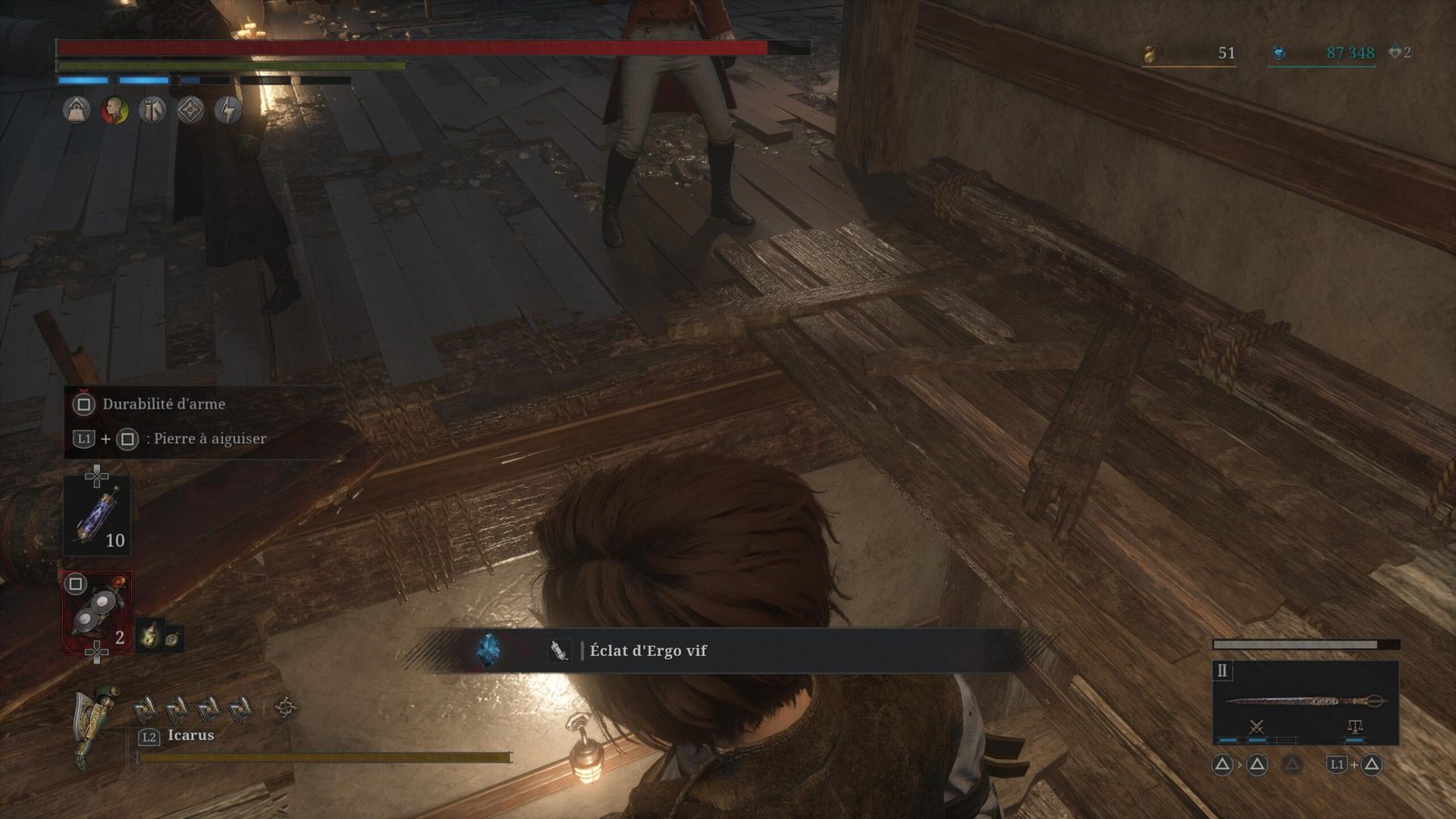Select the chess pieces buff icon
The image size is (1456, 819).
click(153, 111)
